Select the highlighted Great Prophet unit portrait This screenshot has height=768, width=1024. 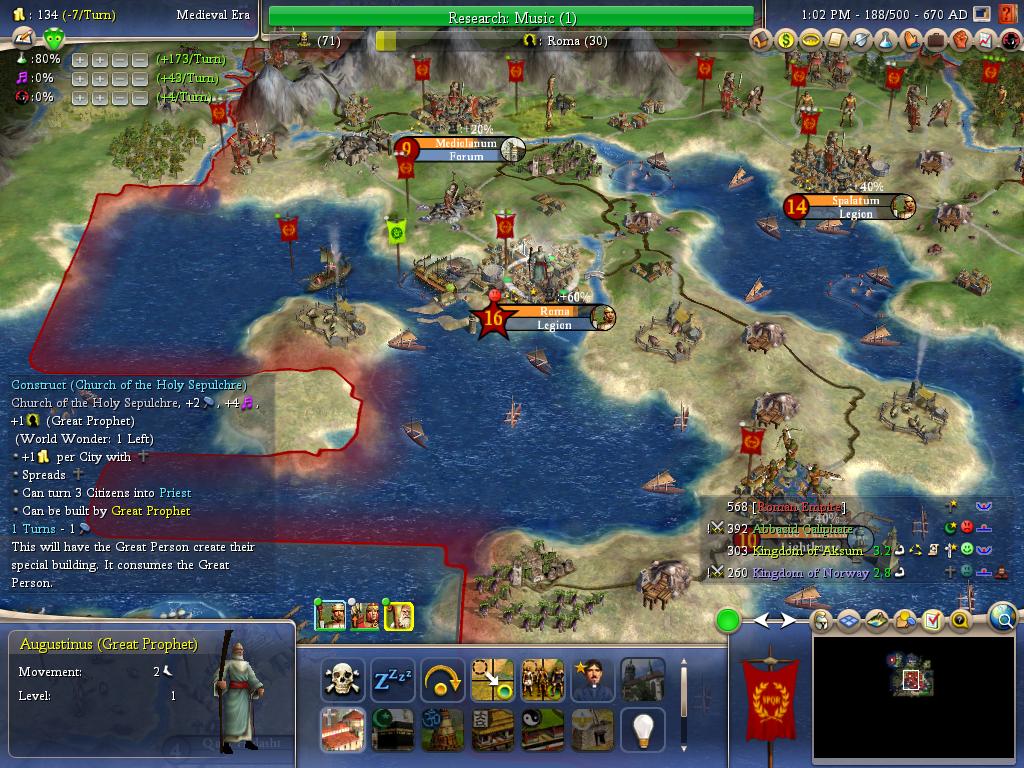pyautogui.click(x=399, y=615)
